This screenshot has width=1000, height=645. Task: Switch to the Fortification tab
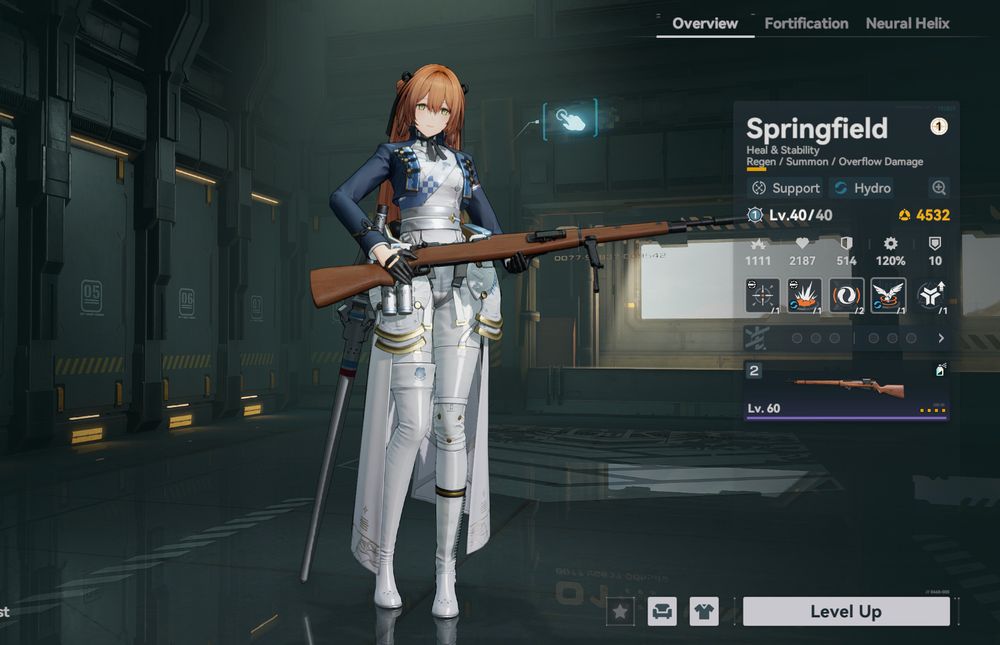[806, 23]
